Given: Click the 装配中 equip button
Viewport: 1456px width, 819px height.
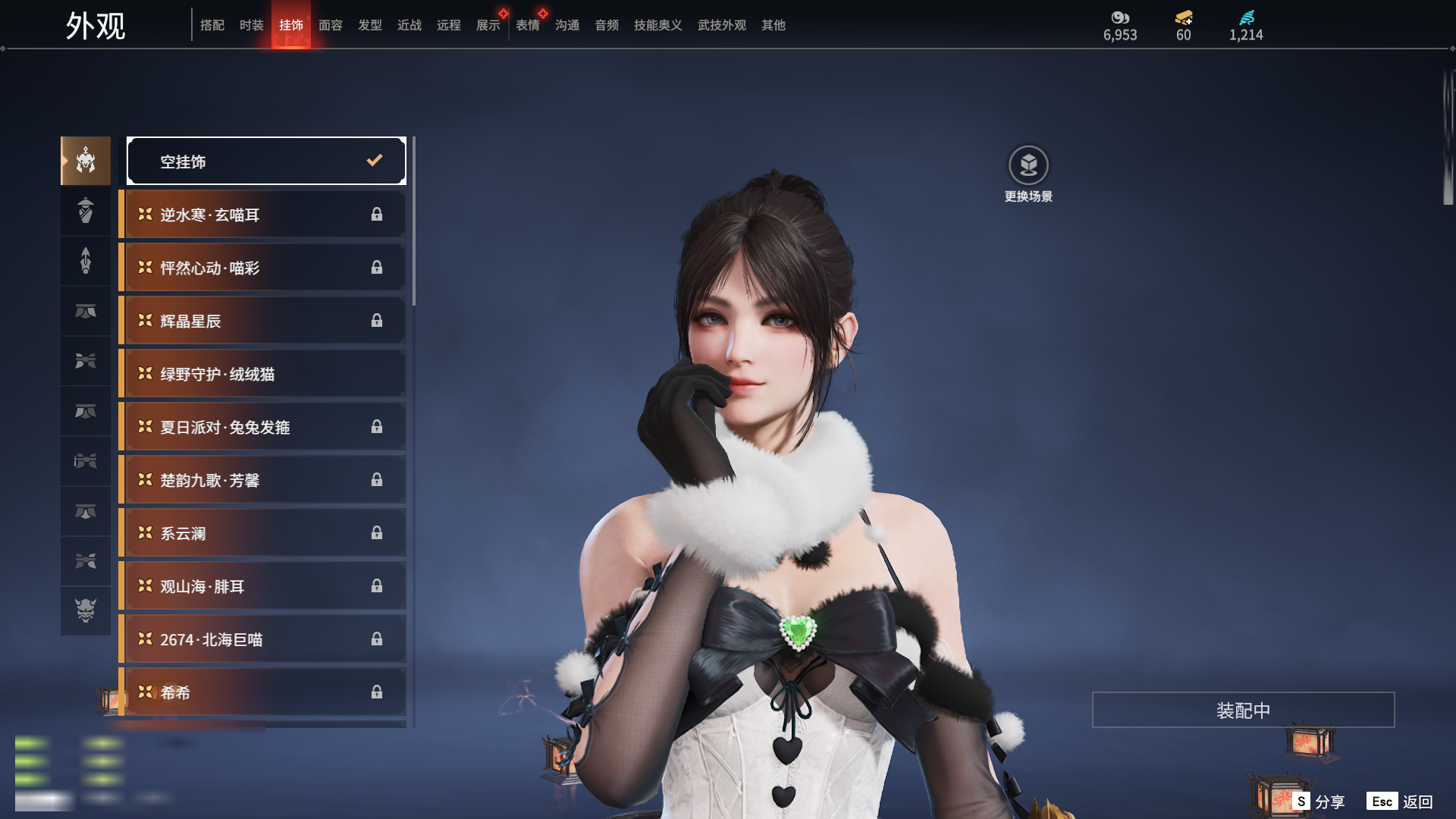Looking at the screenshot, I should point(1243,710).
